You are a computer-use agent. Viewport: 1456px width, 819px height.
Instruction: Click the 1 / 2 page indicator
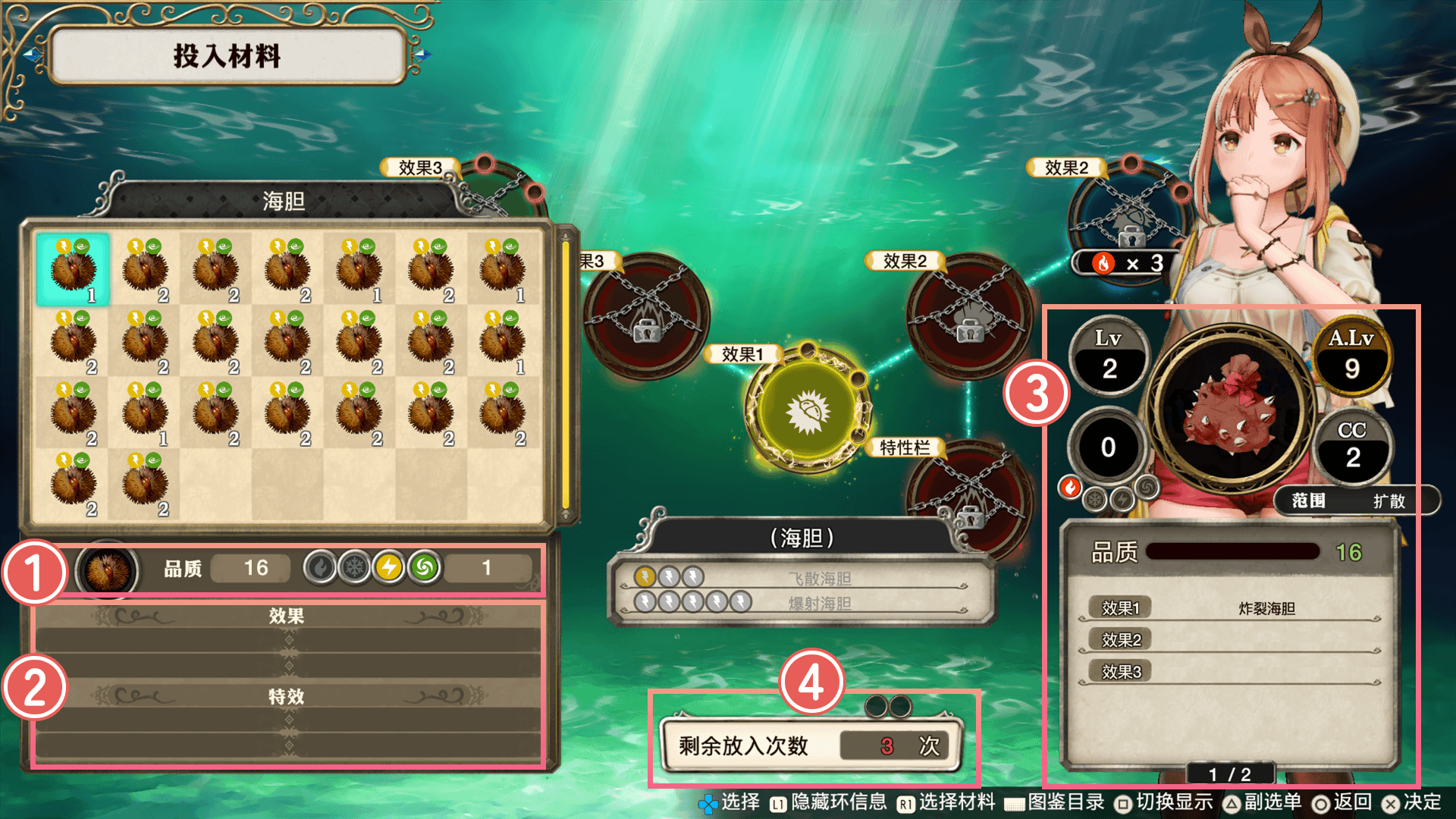click(x=1229, y=773)
